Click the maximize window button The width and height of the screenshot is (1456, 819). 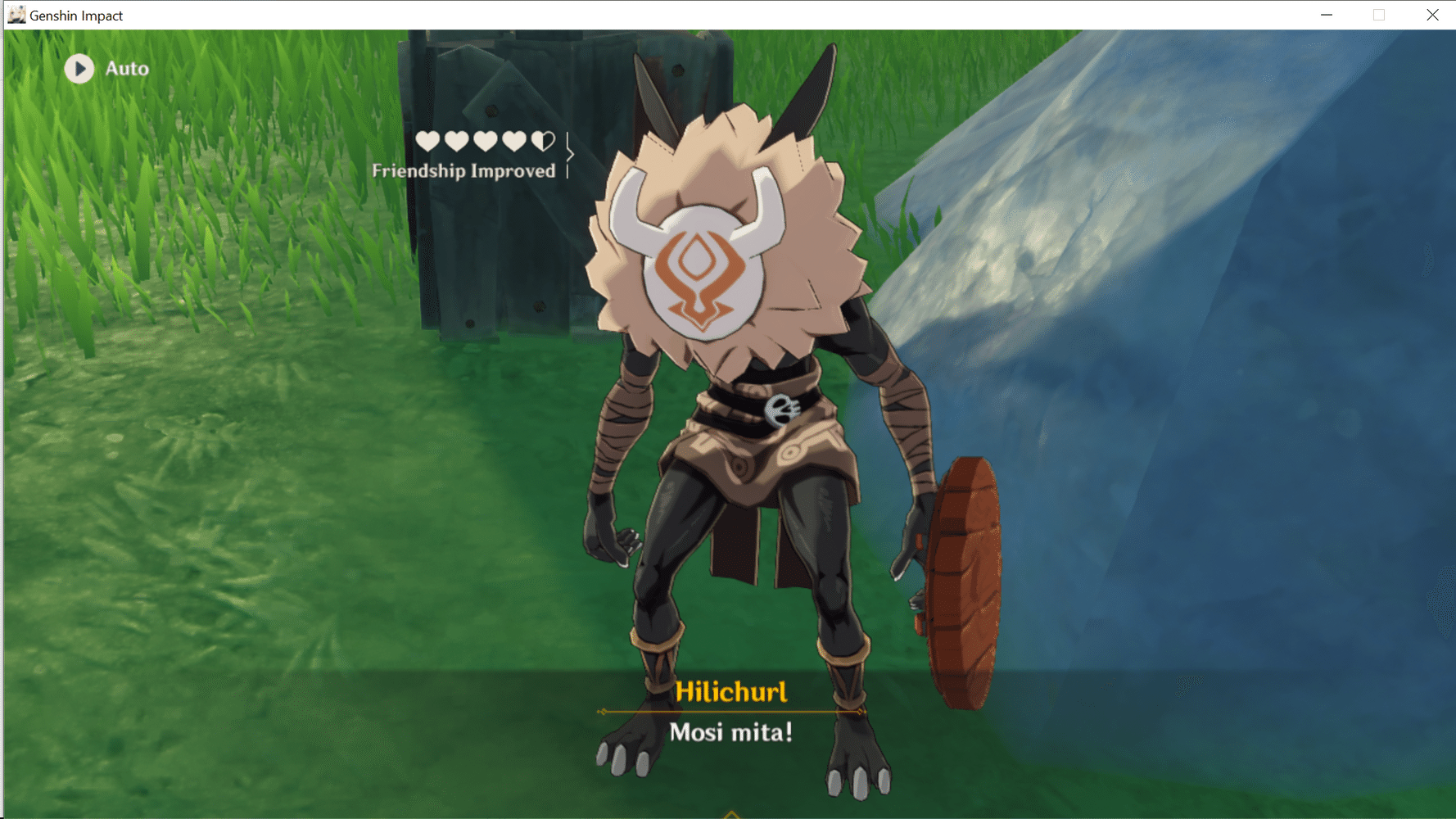coord(1379,15)
